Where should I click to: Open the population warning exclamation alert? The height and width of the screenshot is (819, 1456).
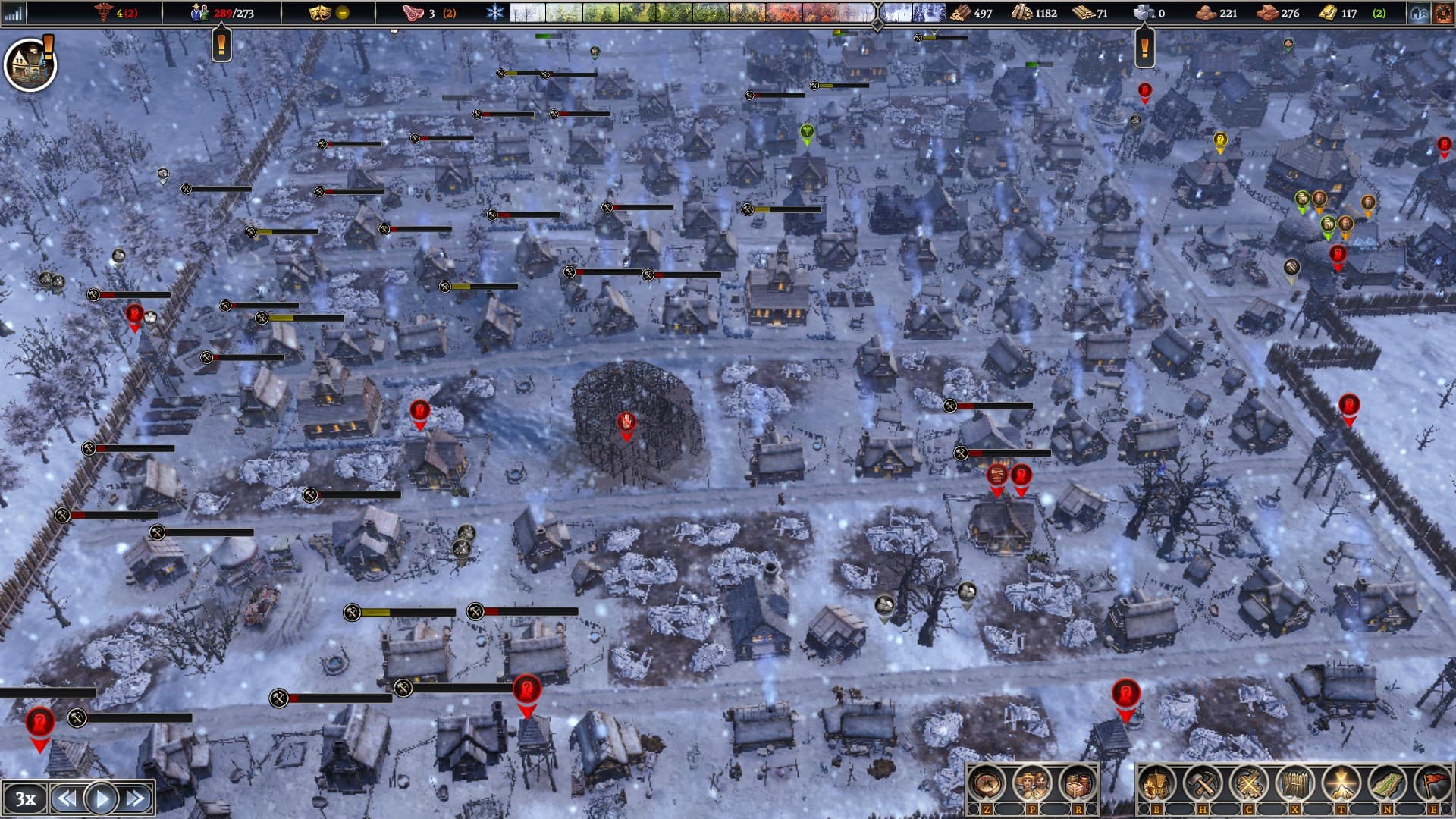[x=221, y=45]
